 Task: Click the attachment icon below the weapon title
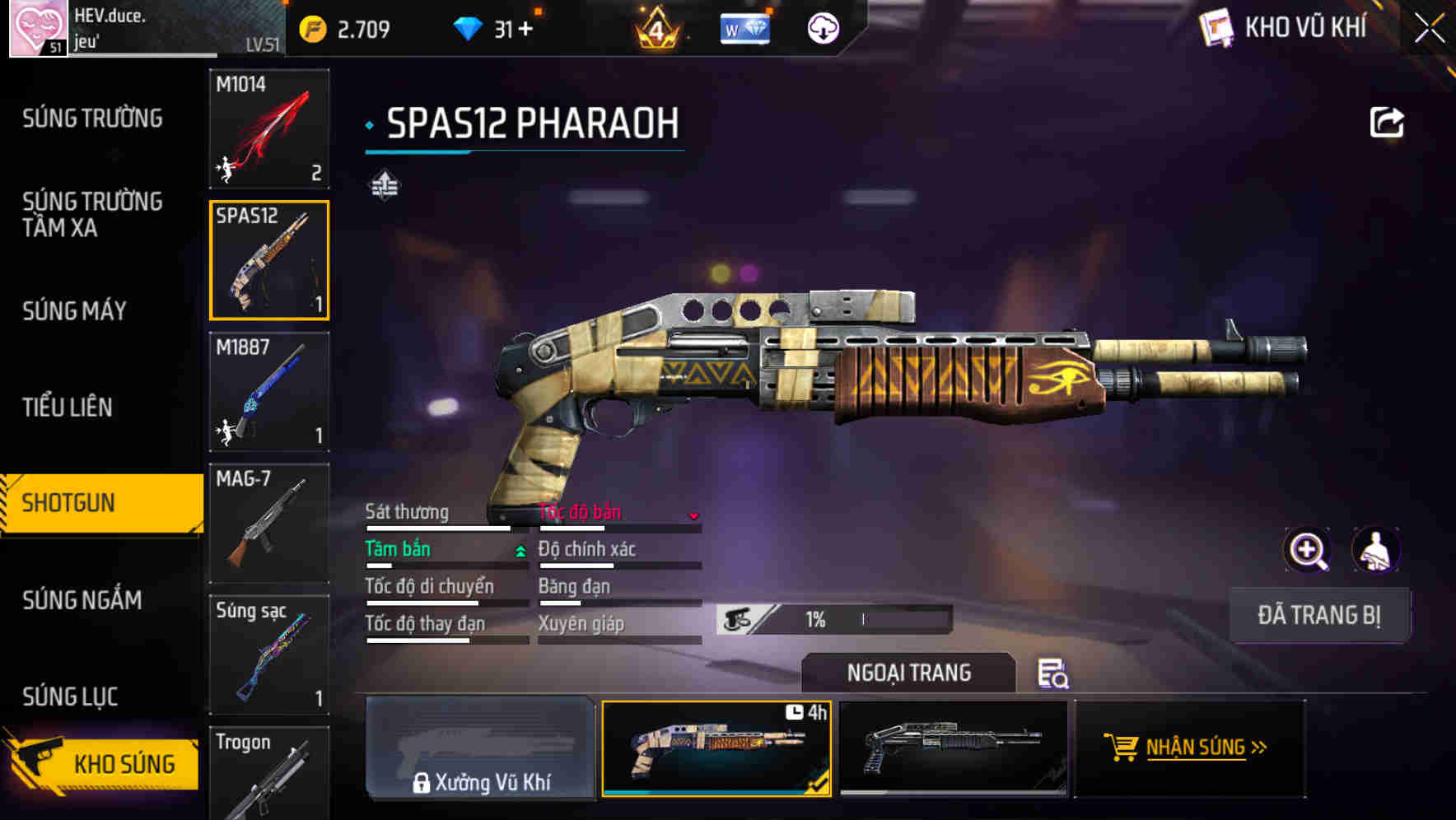385,187
